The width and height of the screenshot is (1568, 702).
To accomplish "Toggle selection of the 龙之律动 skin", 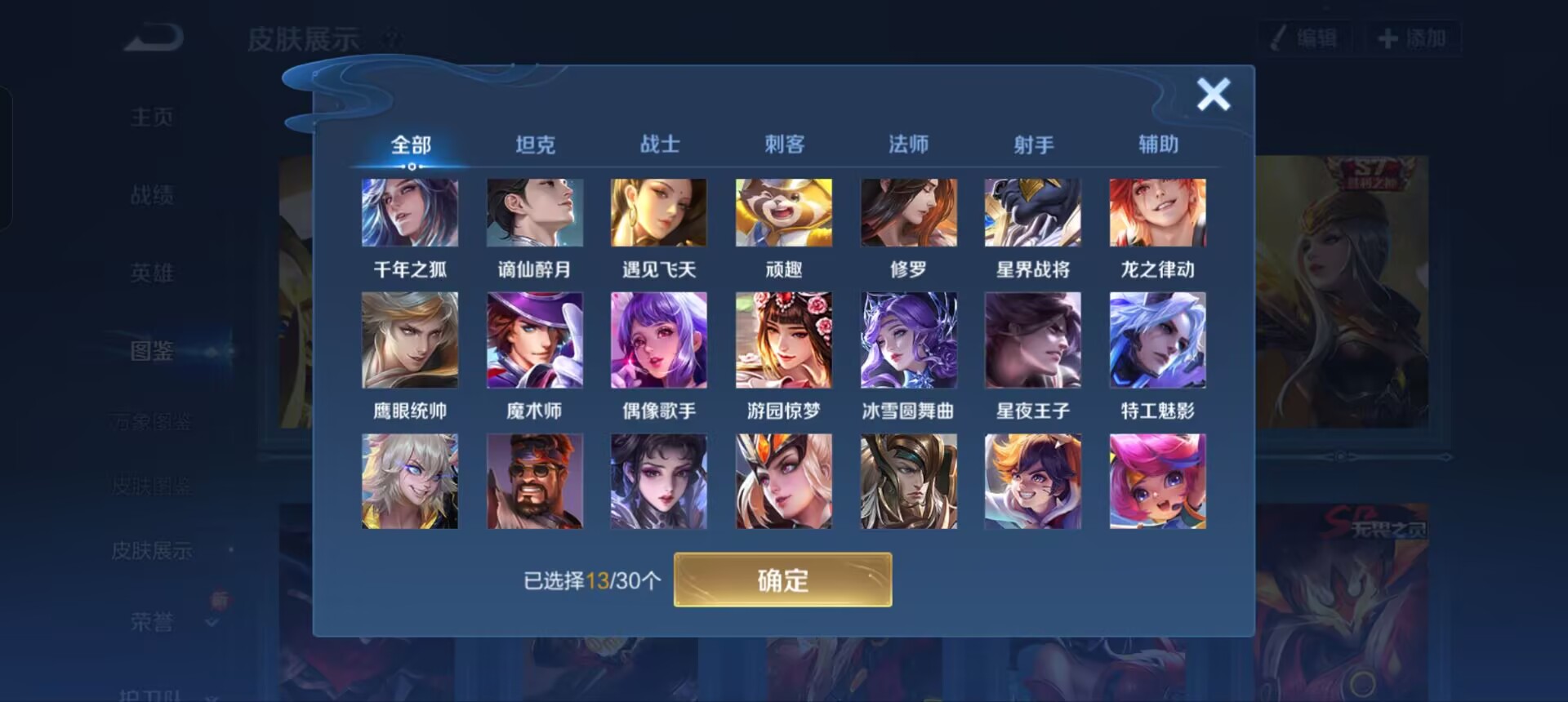I will (1157, 212).
